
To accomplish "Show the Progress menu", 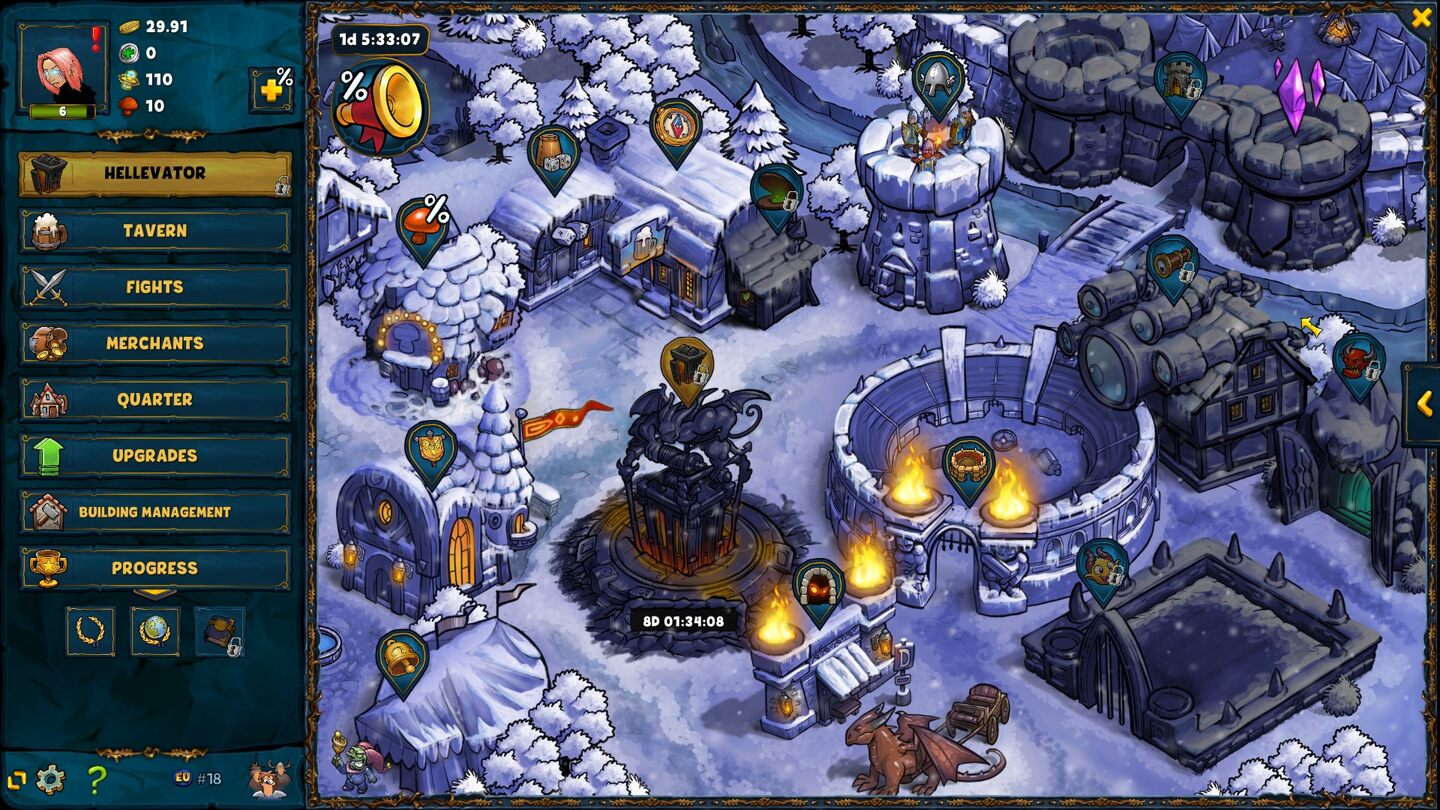I will (x=155, y=568).
